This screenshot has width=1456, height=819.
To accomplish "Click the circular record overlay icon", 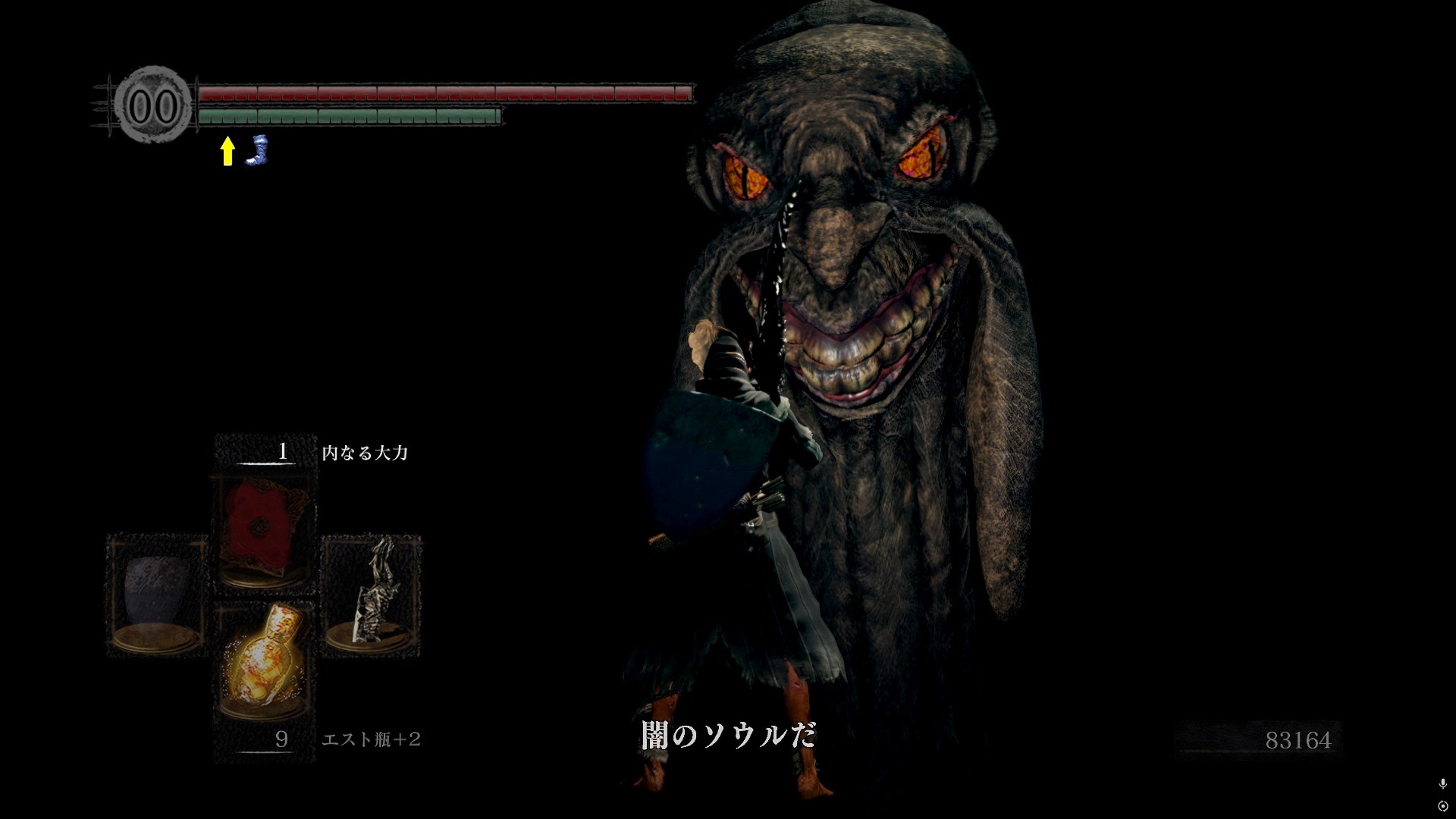I will coord(1442,805).
